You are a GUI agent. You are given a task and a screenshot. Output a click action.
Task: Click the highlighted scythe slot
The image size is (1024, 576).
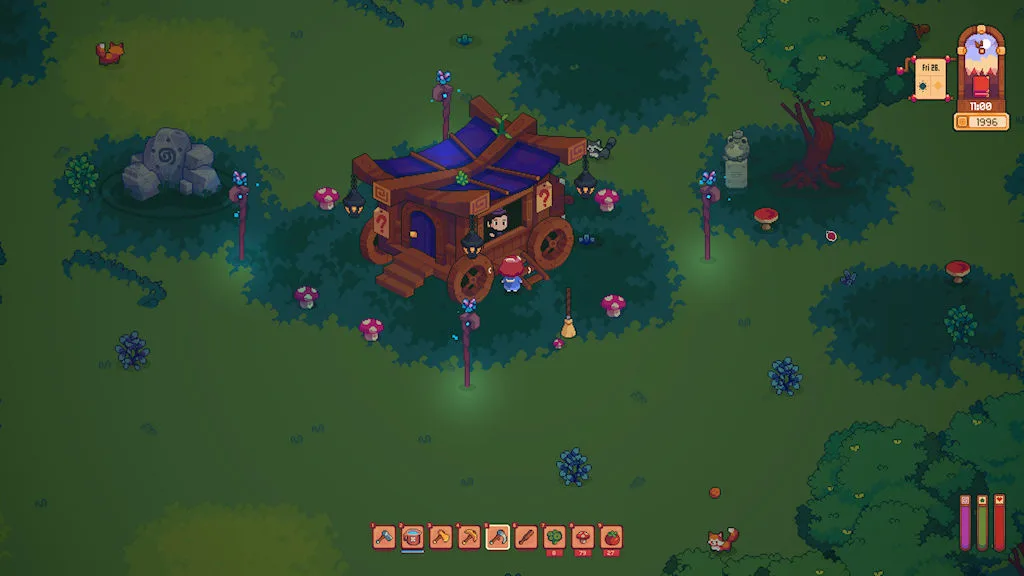tap(497, 538)
